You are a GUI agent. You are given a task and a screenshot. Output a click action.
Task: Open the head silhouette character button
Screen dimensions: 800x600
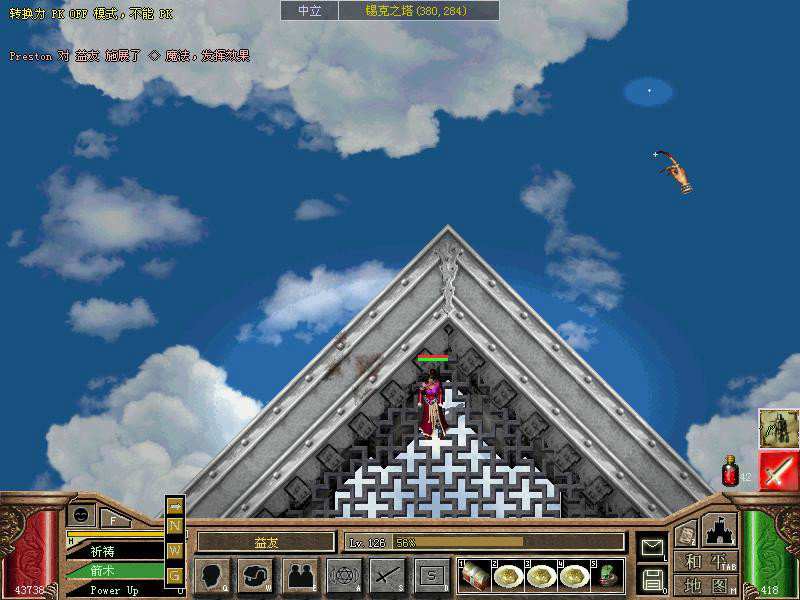coord(211,575)
